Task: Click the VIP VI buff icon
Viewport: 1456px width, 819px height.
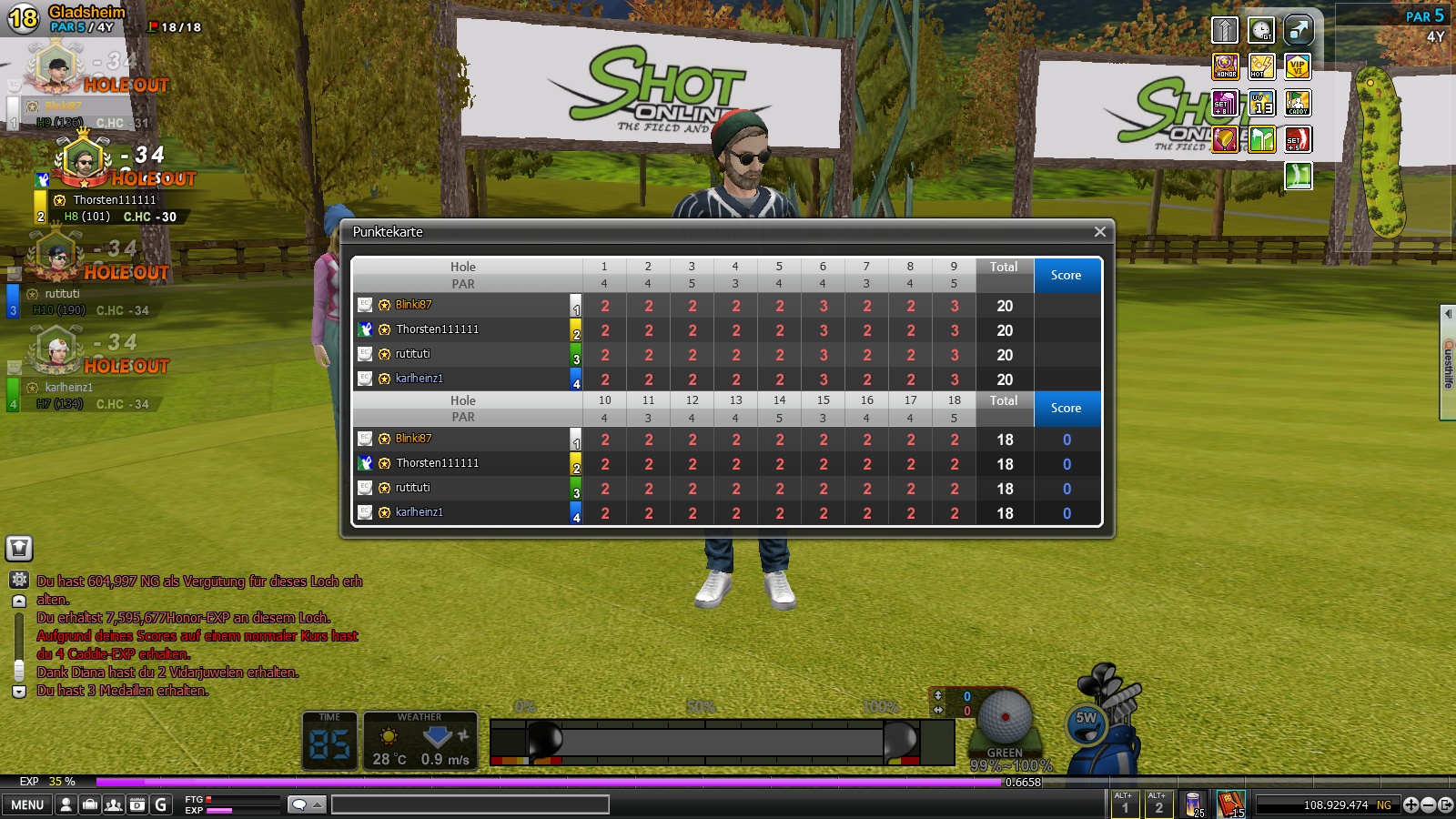Action: (x=1298, y=66)
